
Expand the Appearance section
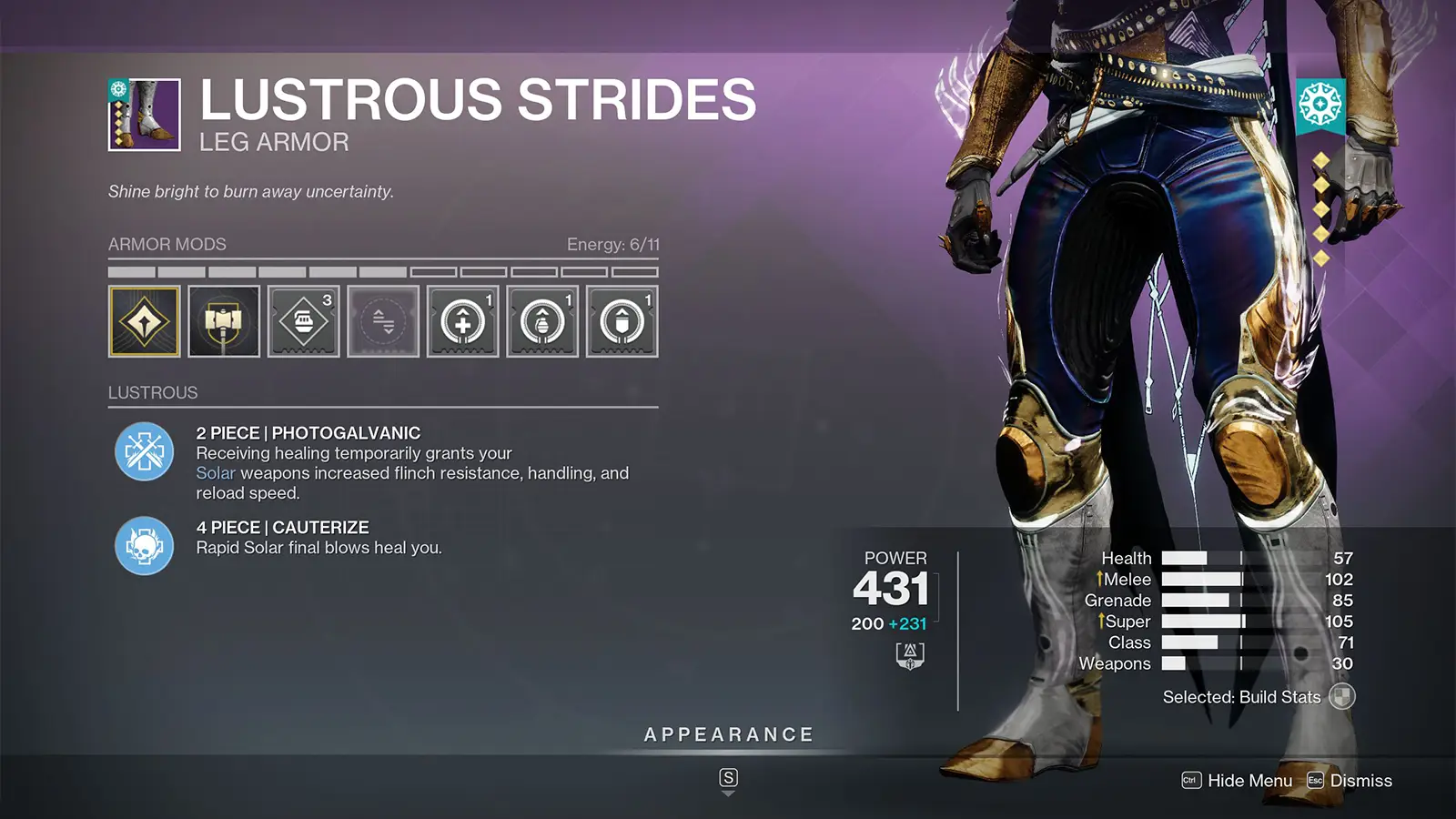(727, 734)
